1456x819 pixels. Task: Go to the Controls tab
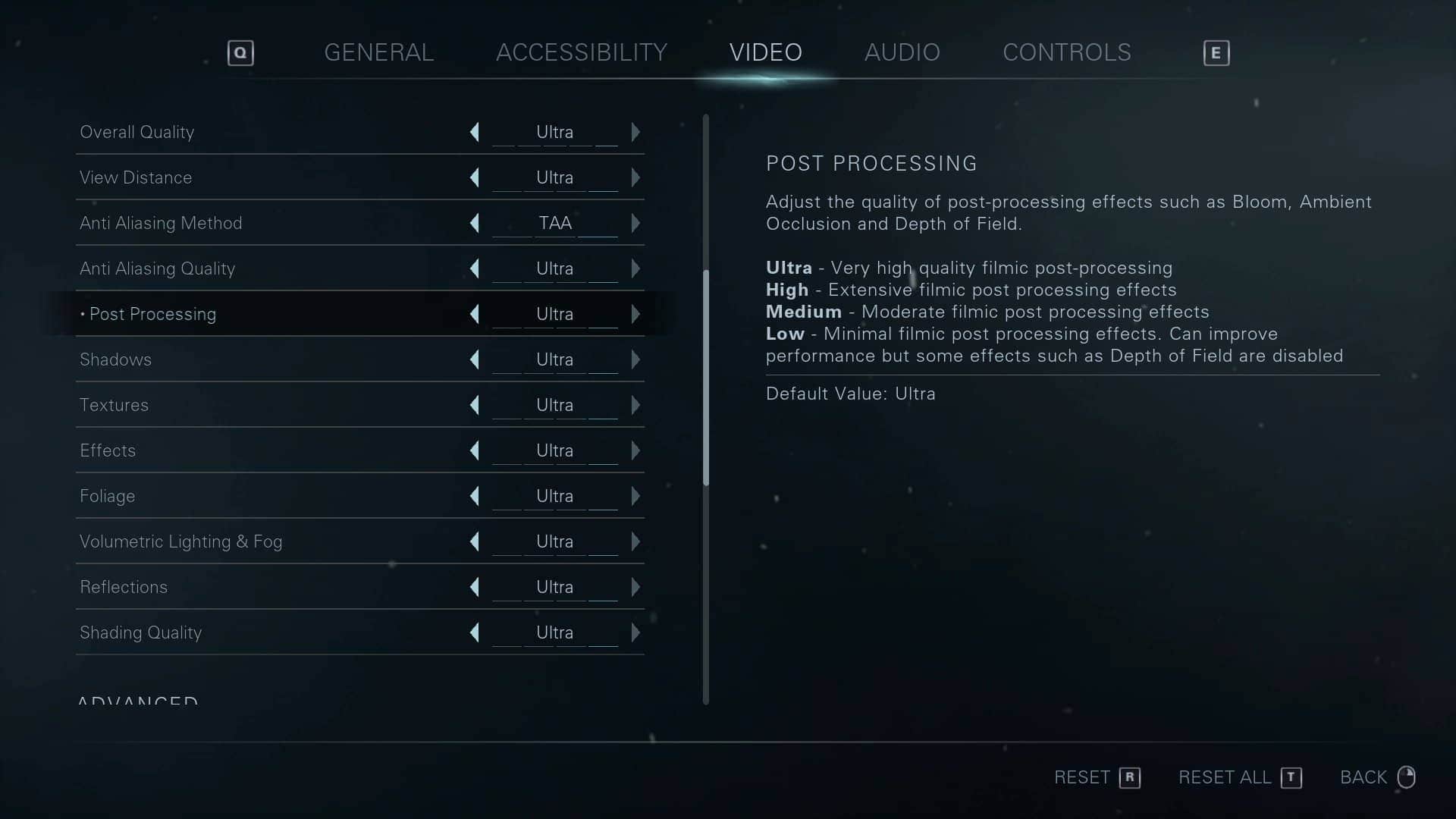pos(1066,52)
